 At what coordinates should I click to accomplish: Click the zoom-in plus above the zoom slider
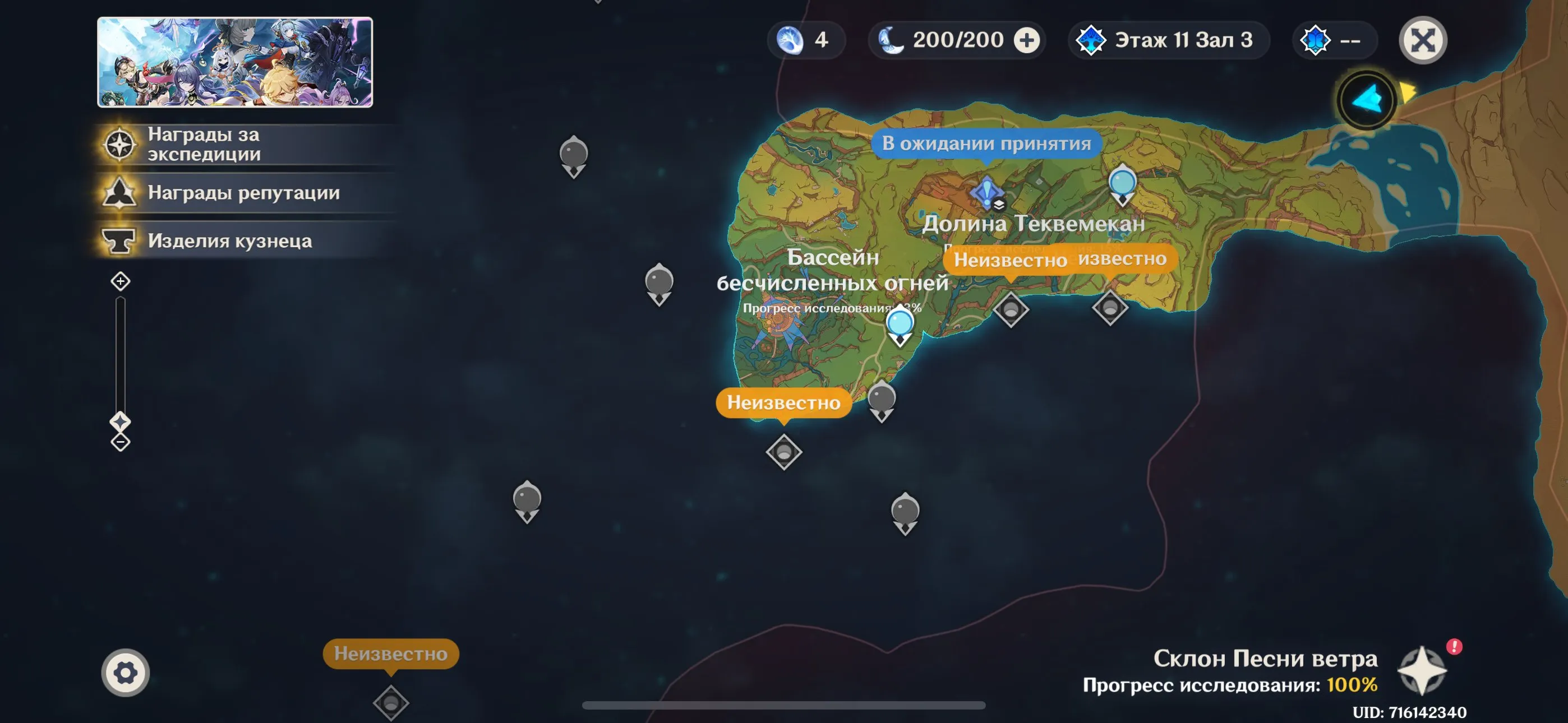(121, 281)
